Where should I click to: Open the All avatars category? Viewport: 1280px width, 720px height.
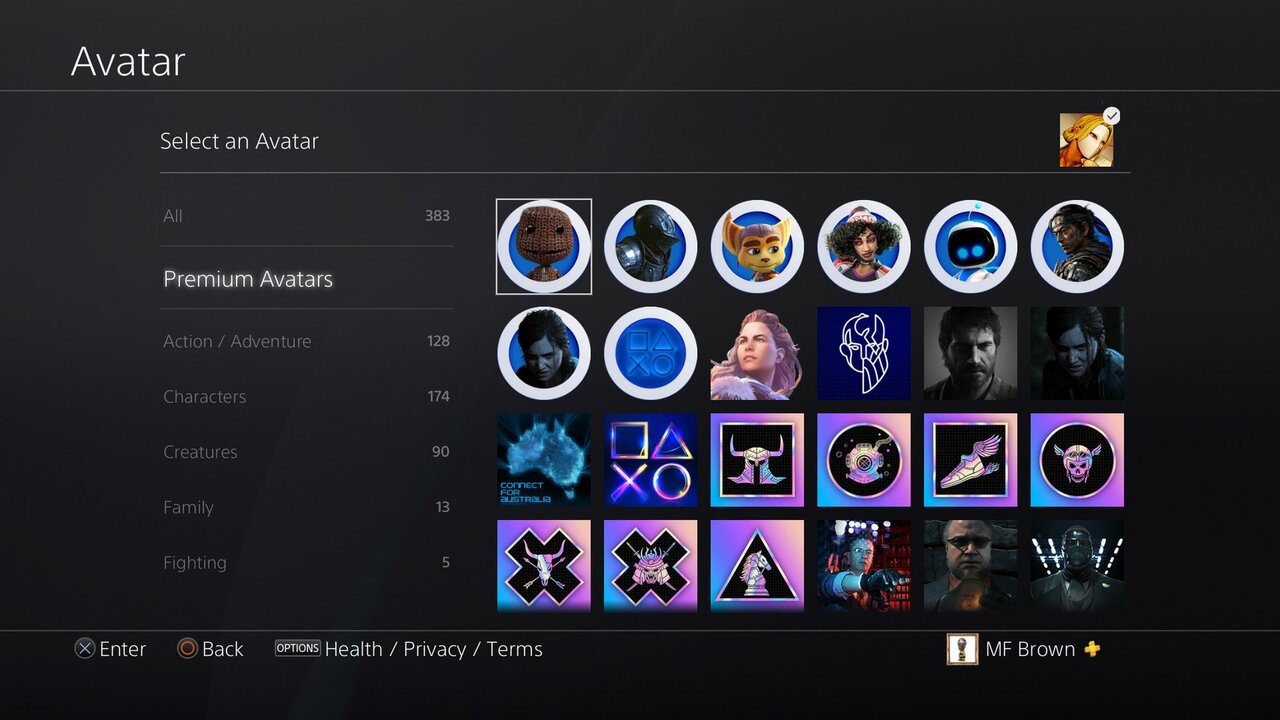click(305, 215)
